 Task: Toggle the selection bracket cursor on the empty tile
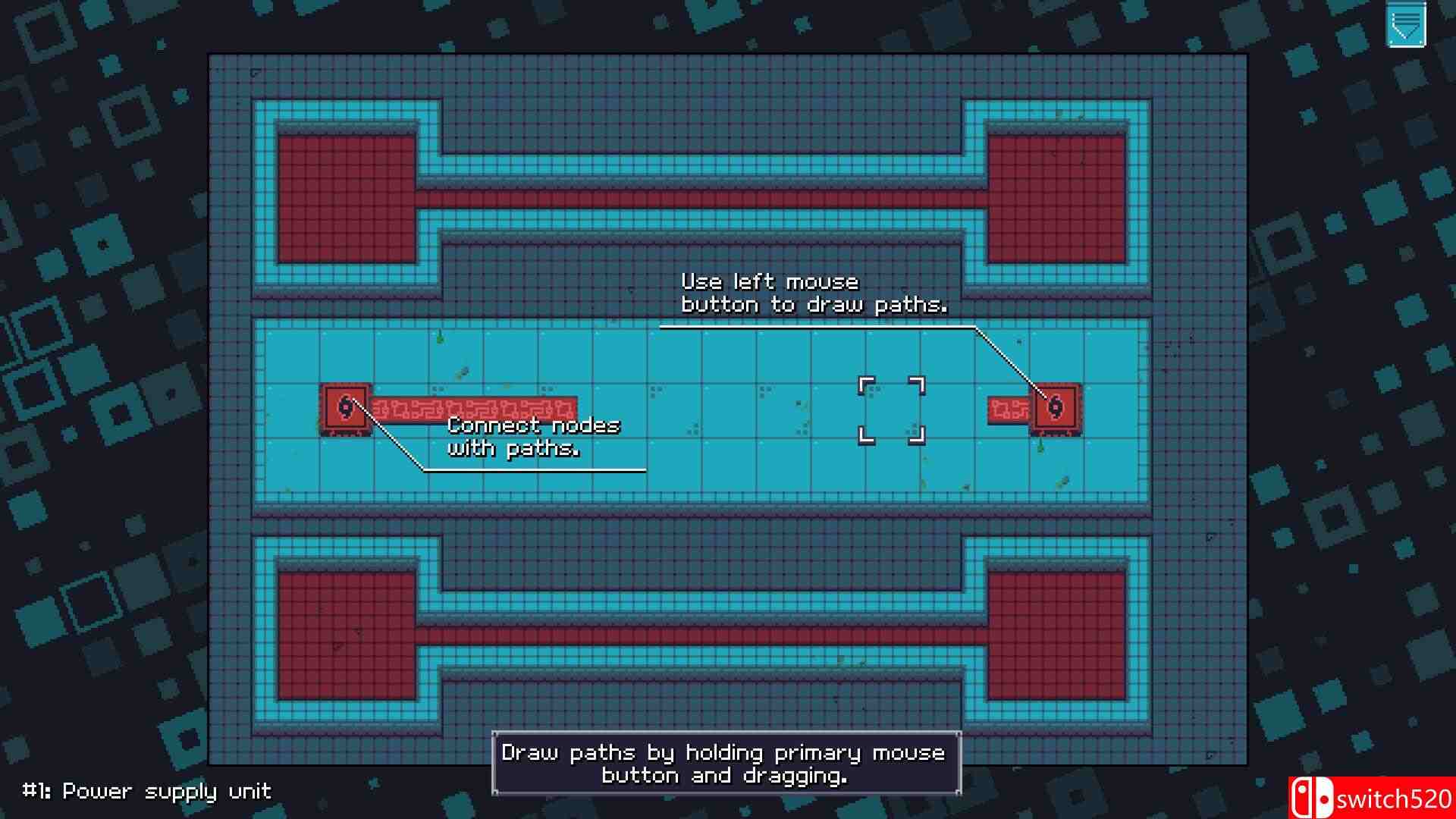tap(891, 408)
